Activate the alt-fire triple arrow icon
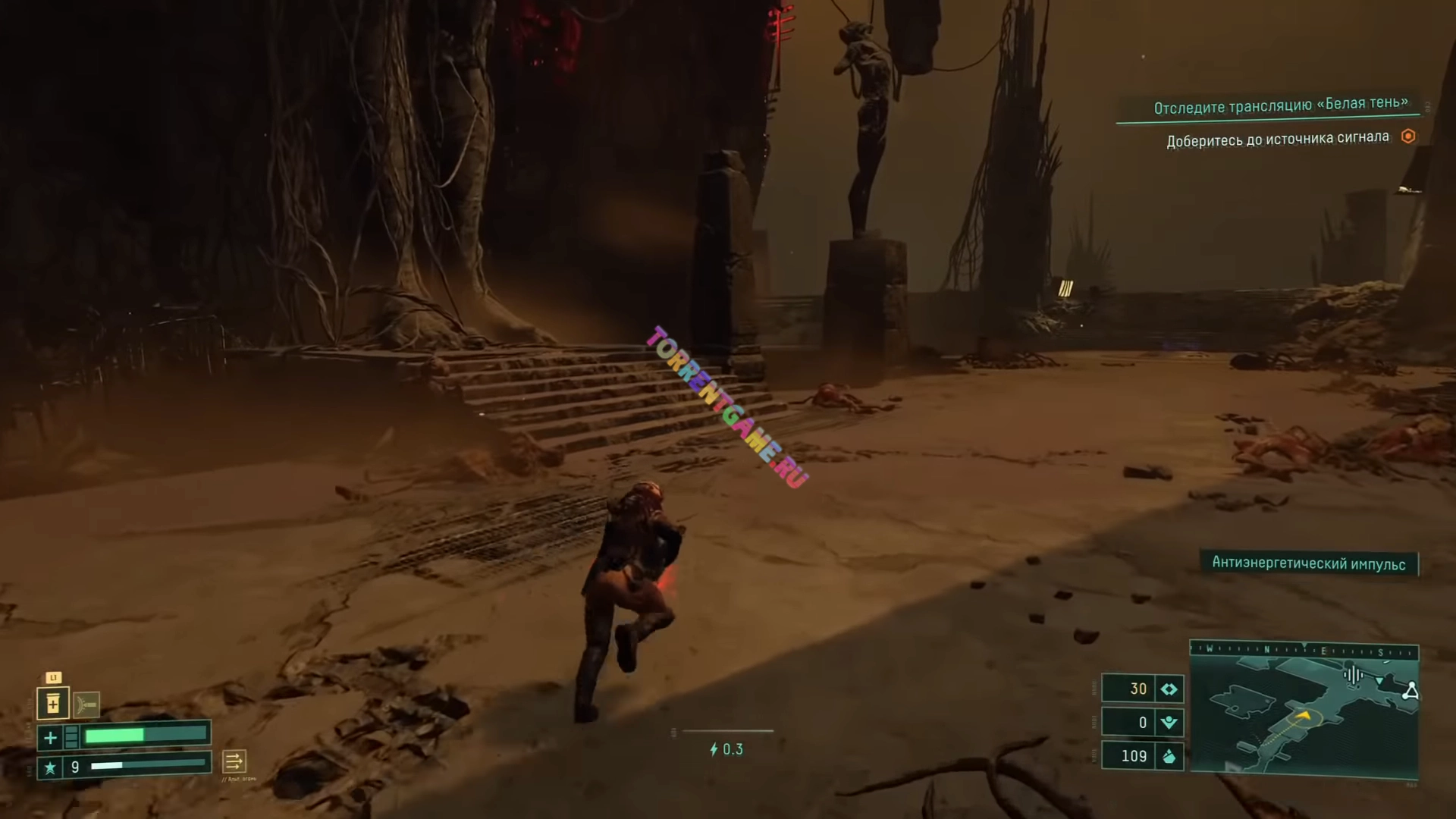This screenshot has width=1456, height=819. (234, 761)
